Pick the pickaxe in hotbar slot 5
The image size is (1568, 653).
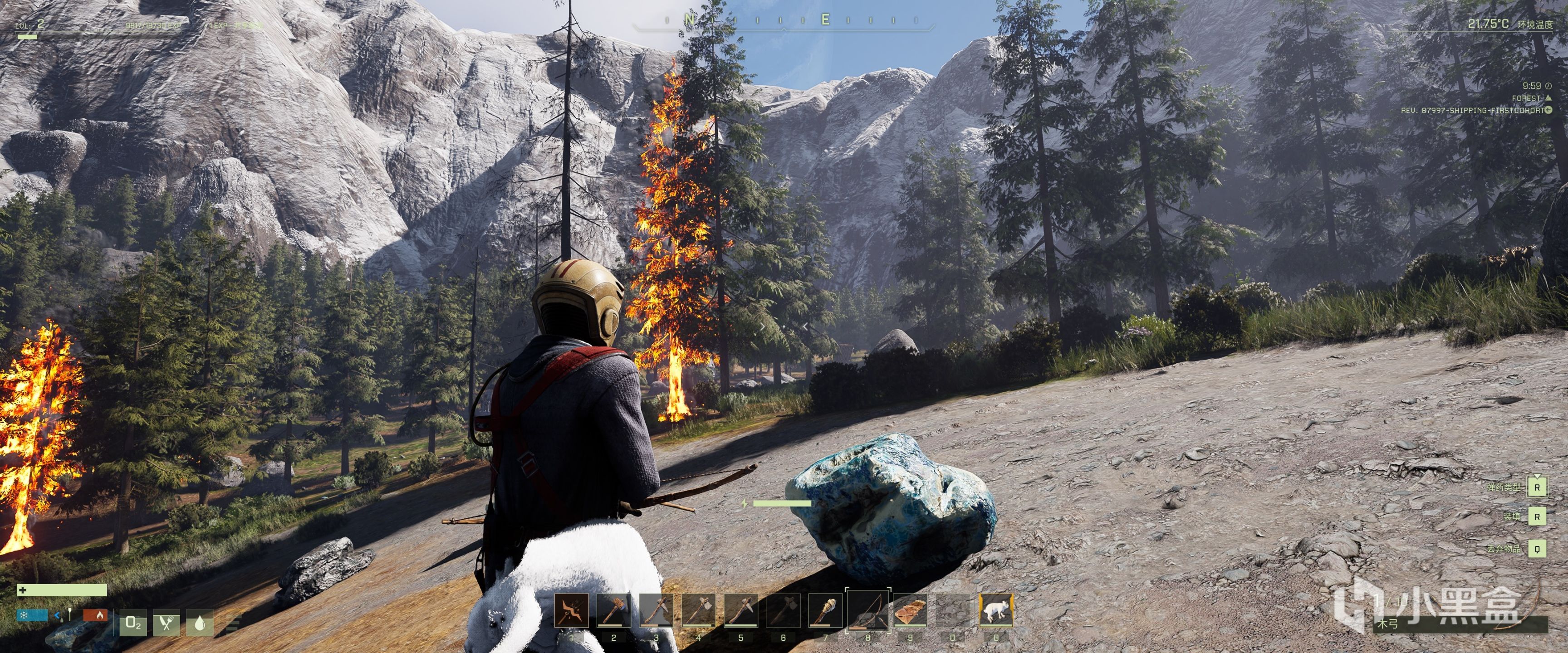point(741,610)
